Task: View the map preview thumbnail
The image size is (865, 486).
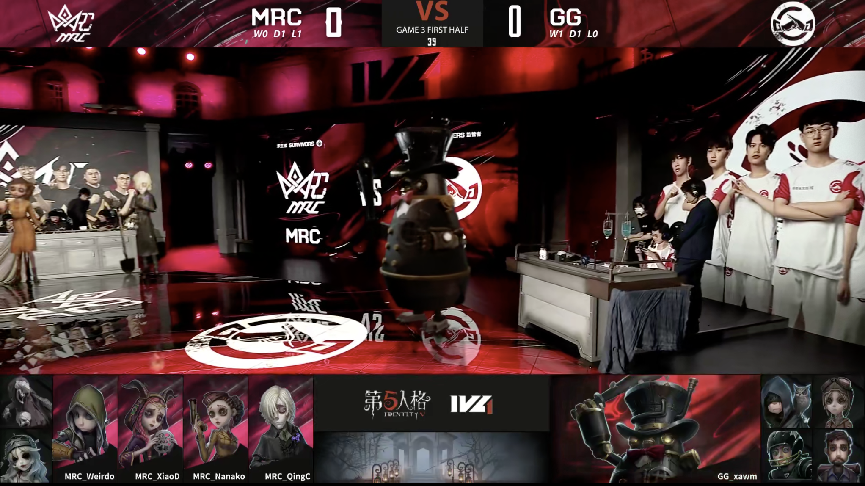Action: [x=432, y=457]
